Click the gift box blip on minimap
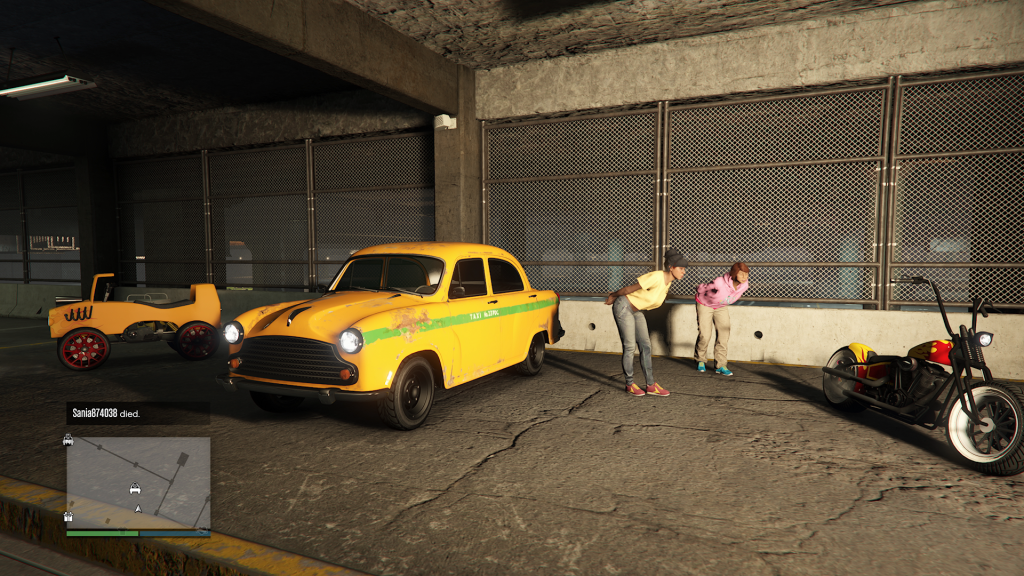This screenshot has height=576, width=1024. pos(68,517)
